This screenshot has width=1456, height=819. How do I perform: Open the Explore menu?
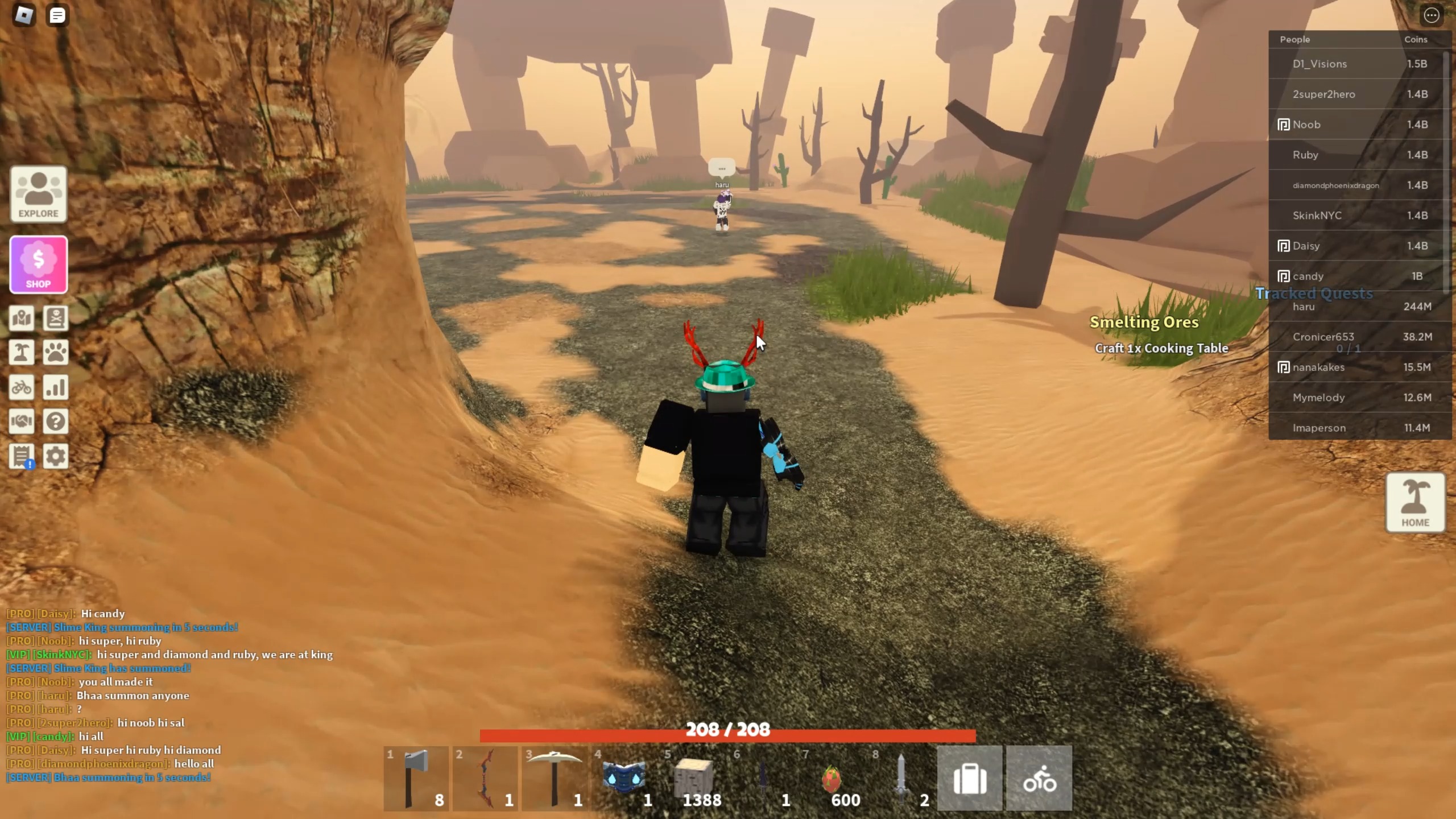[x=38, y=194]
